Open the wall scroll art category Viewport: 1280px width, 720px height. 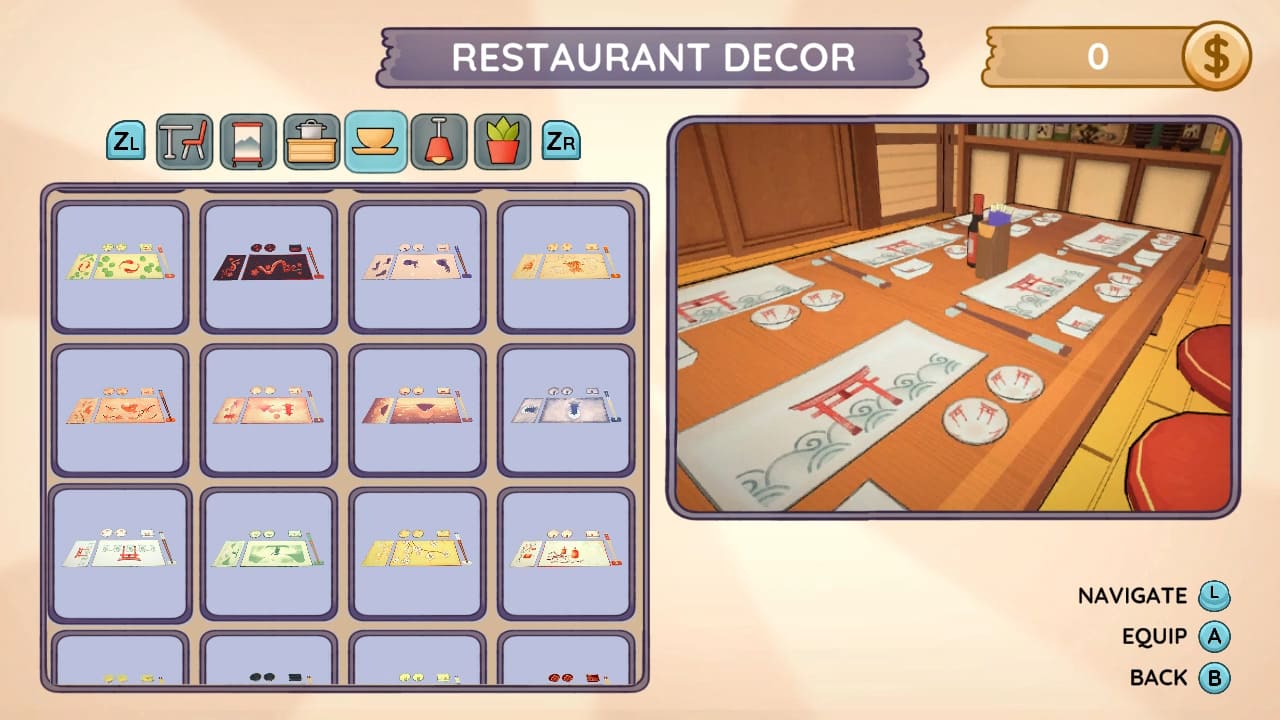[x=248, y=141]
